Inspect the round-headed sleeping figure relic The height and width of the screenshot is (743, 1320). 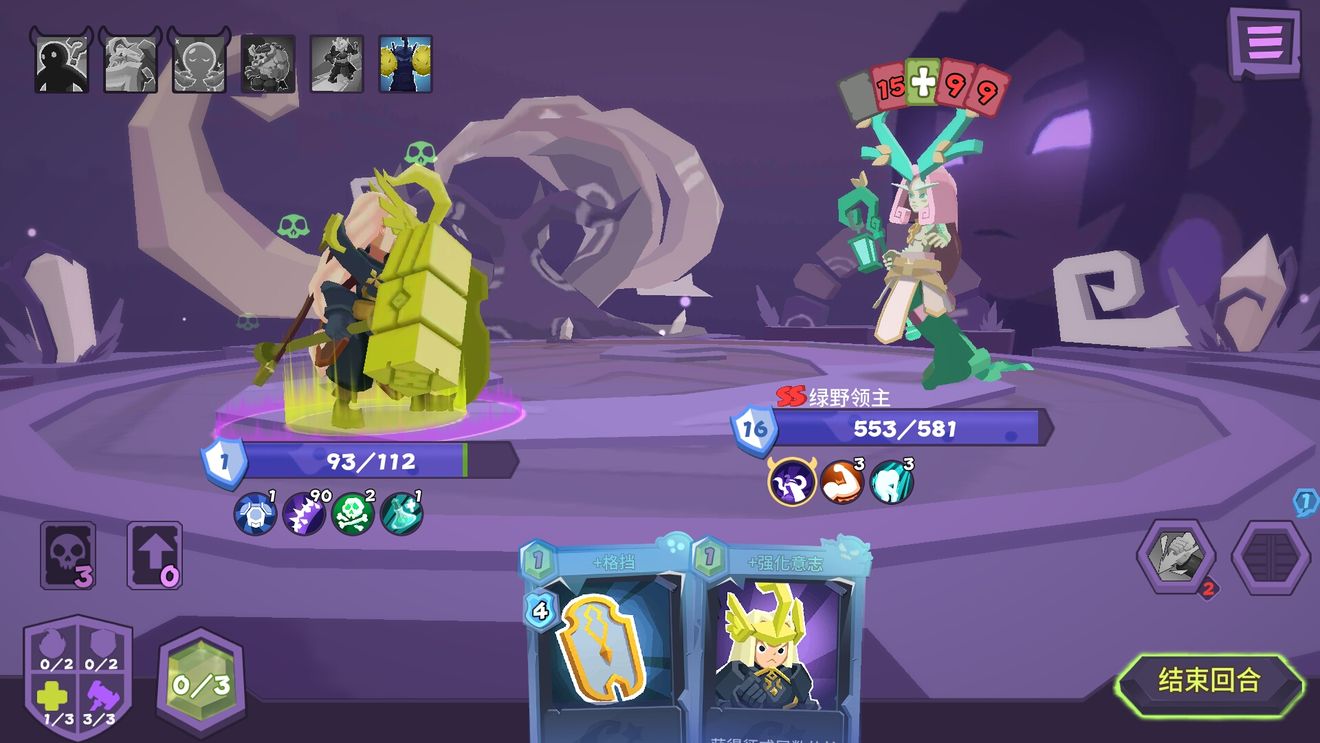point(199,64)
